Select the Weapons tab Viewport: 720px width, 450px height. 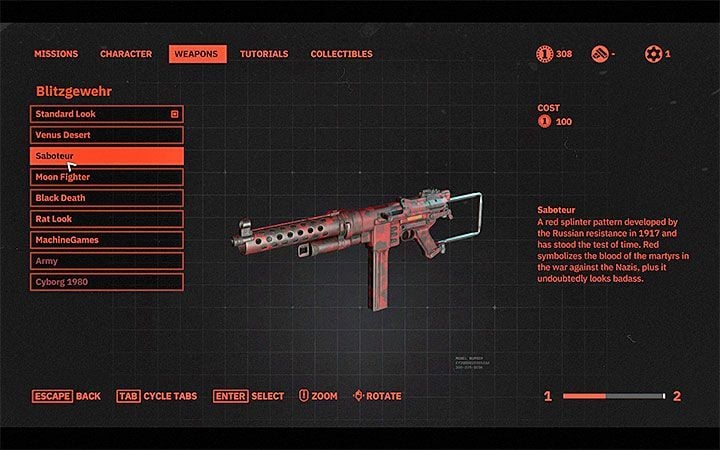click(x=196, y=54)
